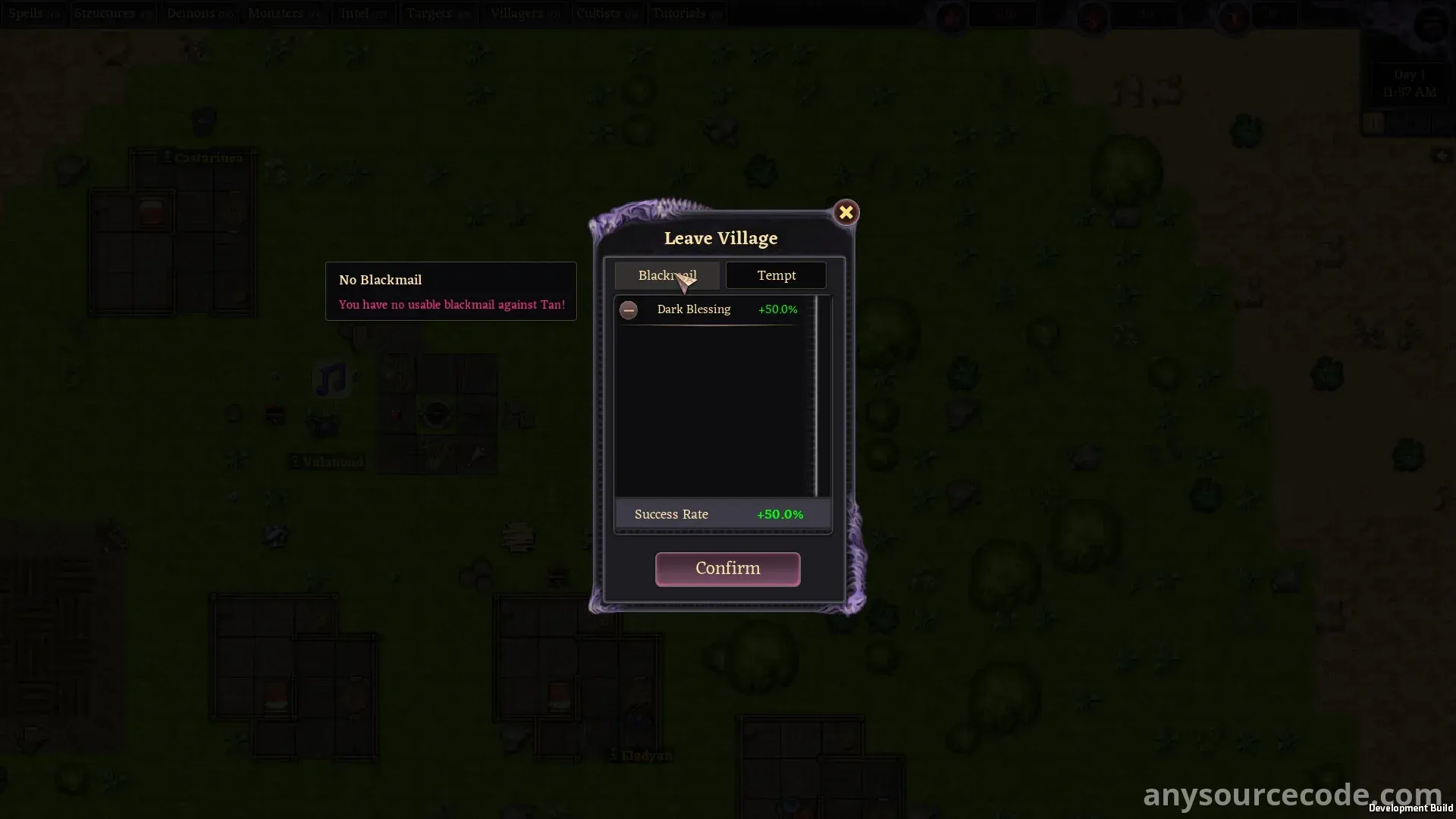Open the Demons menu tab

click(199, 14)
